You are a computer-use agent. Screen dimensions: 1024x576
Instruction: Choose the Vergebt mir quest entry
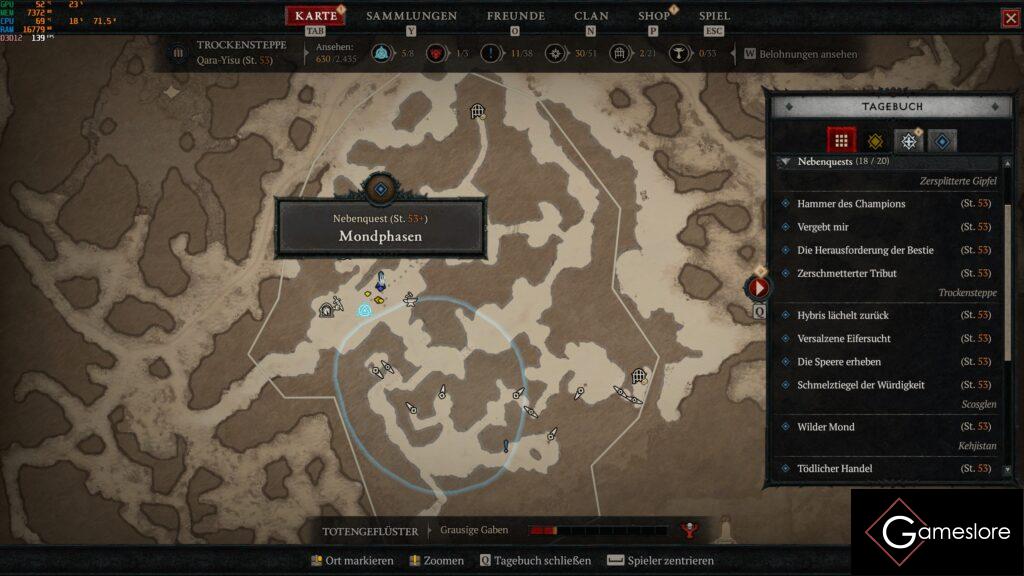[823, 227]
